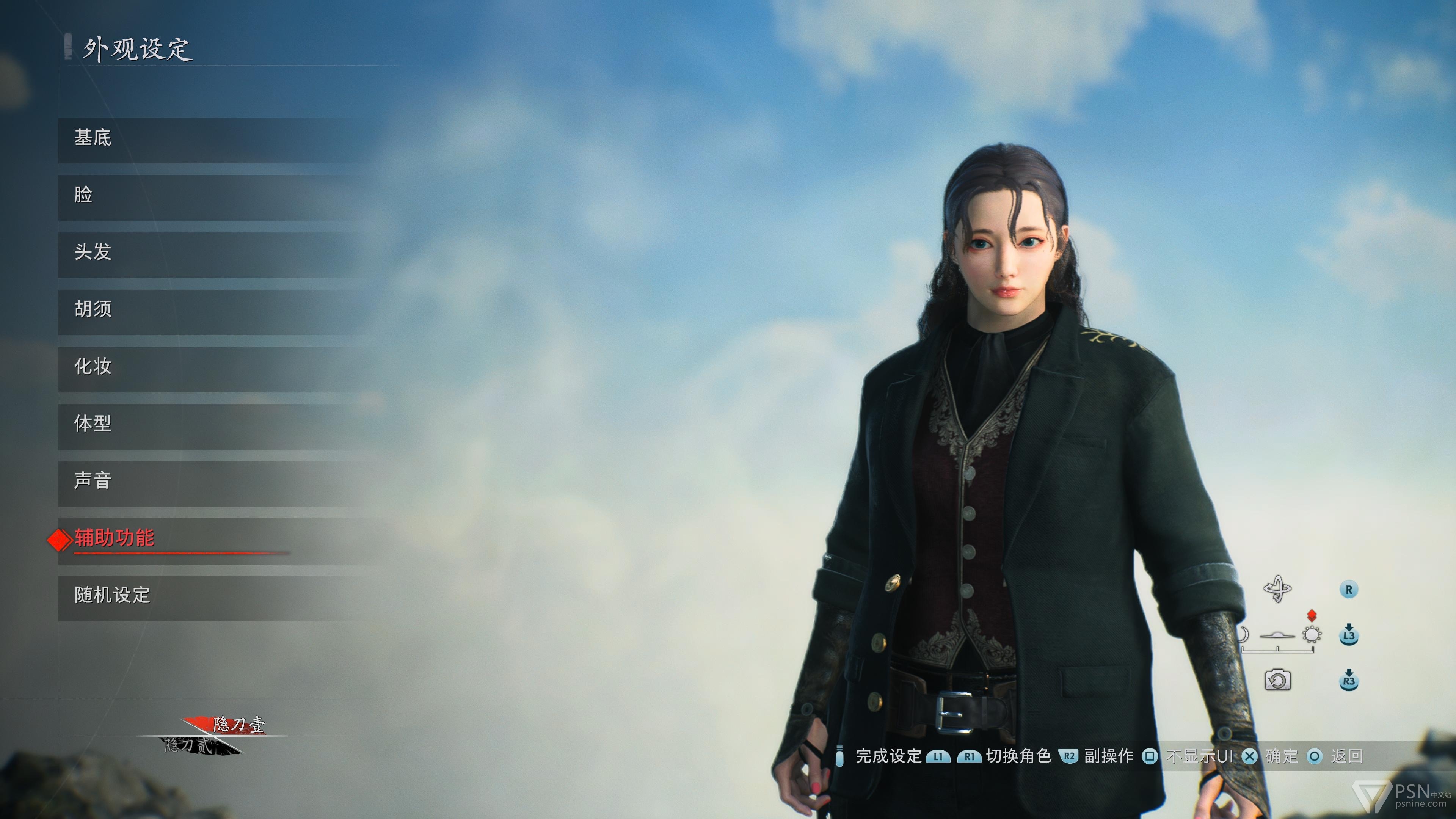Switch to the 隐刀壹 character tab
Viewport: 1456px width, 819px height.
(x=237, y=724)
